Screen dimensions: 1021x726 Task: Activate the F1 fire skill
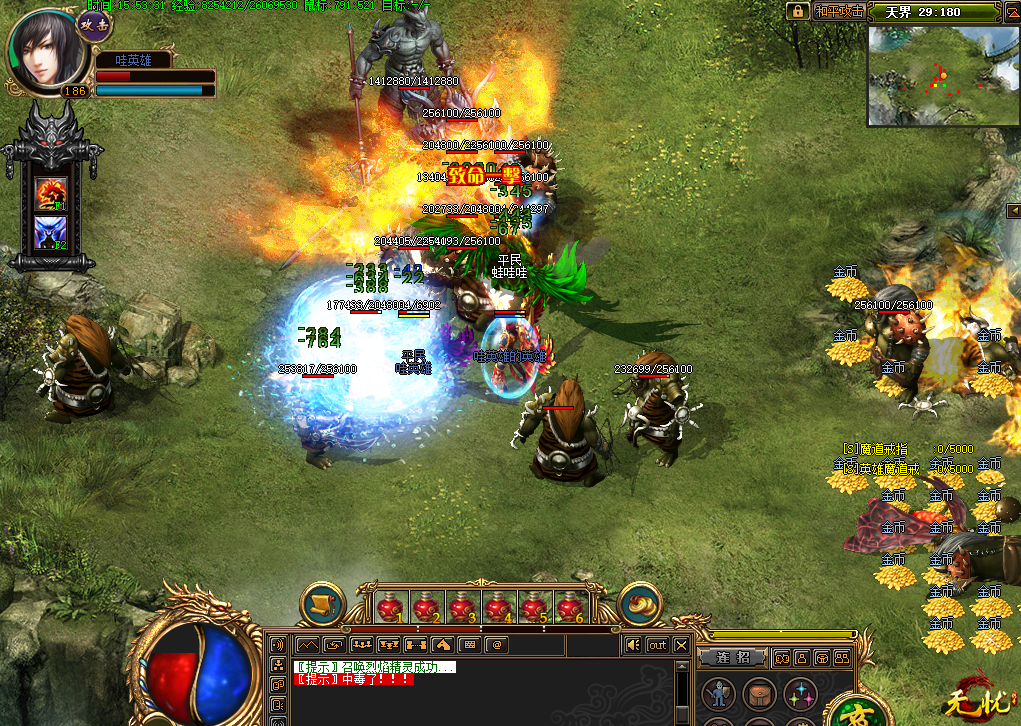(50, 192)
